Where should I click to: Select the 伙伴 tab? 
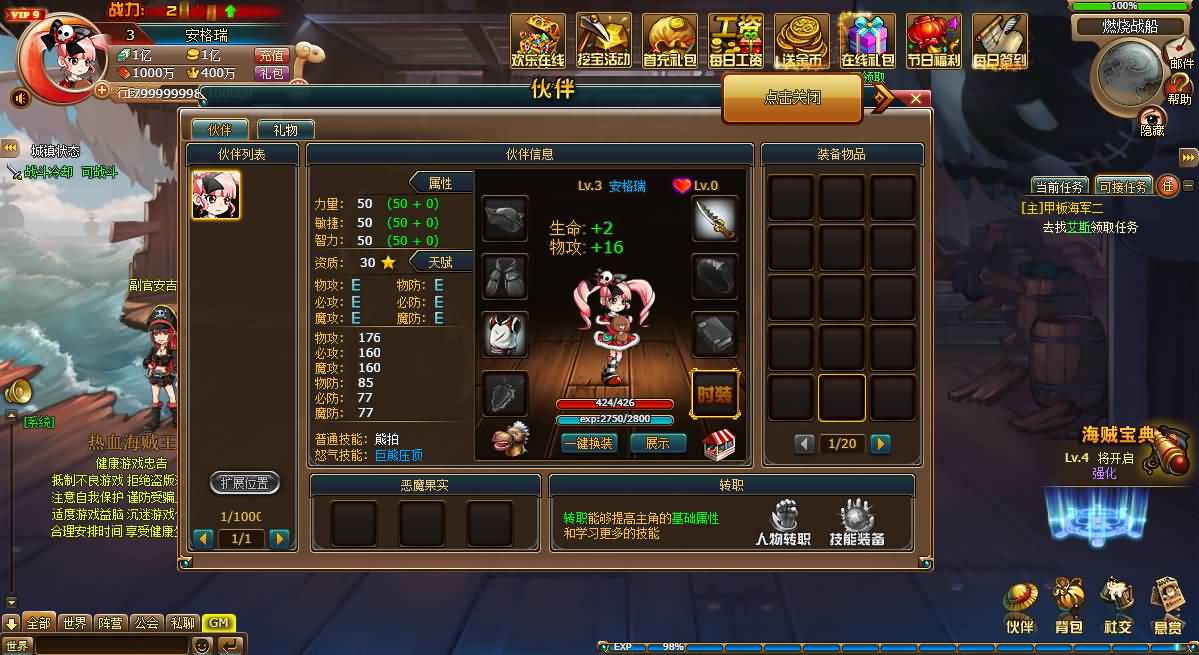pos(219,130)
